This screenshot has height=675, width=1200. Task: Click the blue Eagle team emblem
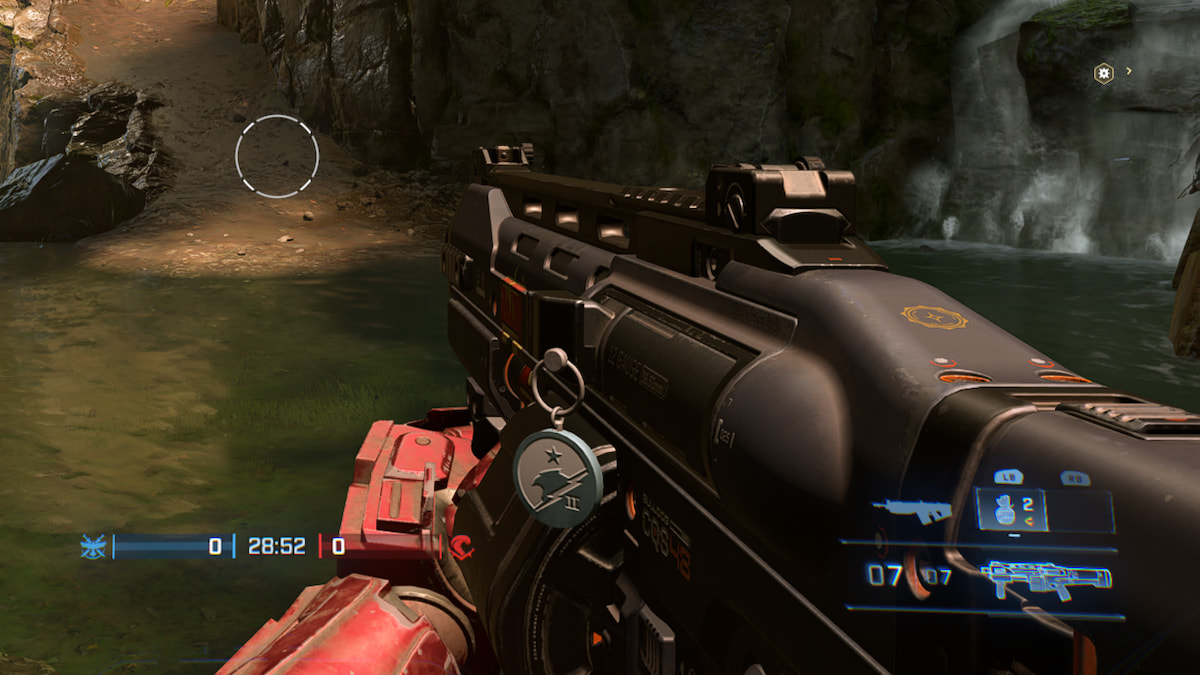tap(93, 546)
